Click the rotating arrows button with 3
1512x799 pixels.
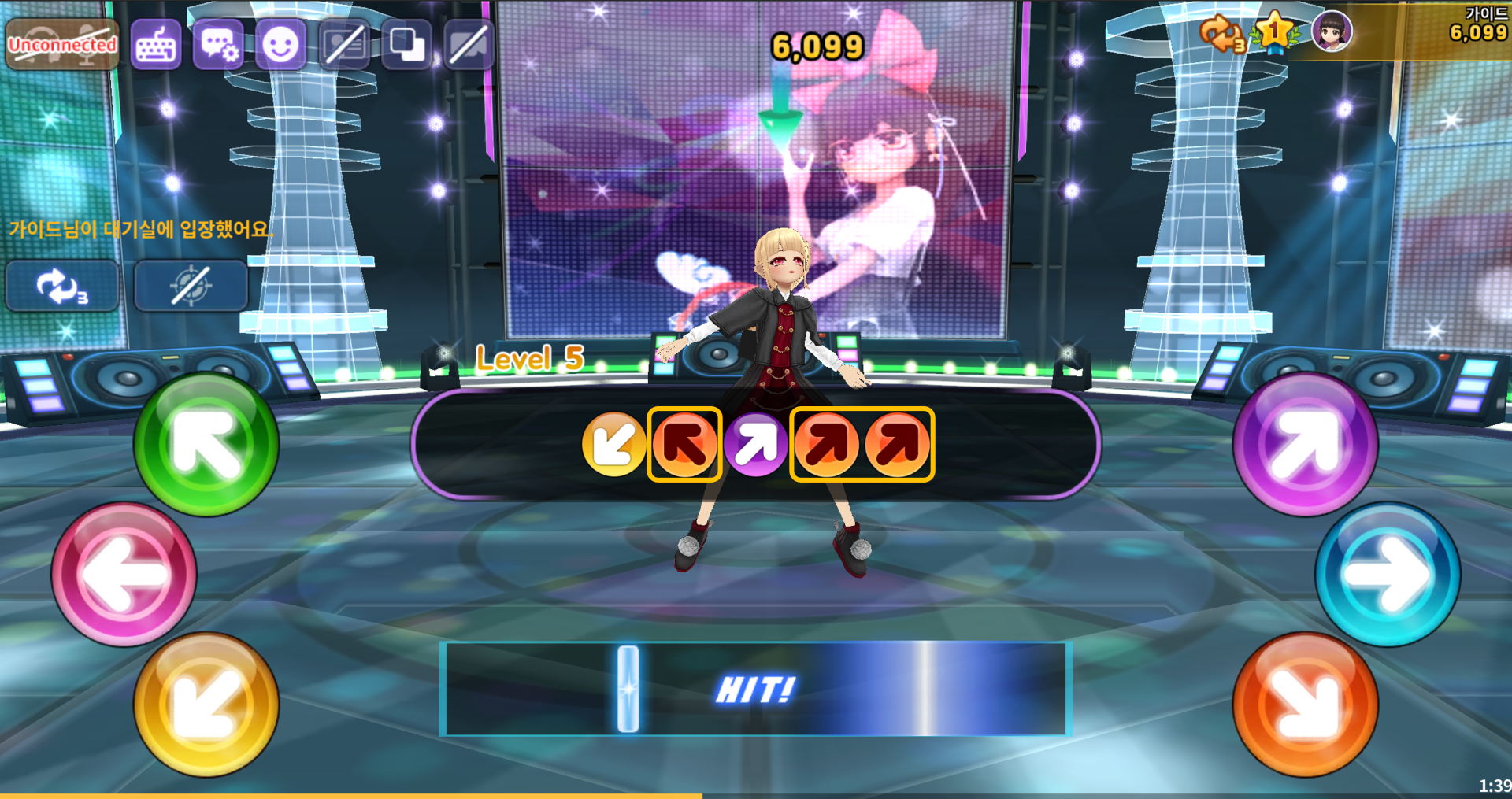pyautogui.click(x=62, y=286)
